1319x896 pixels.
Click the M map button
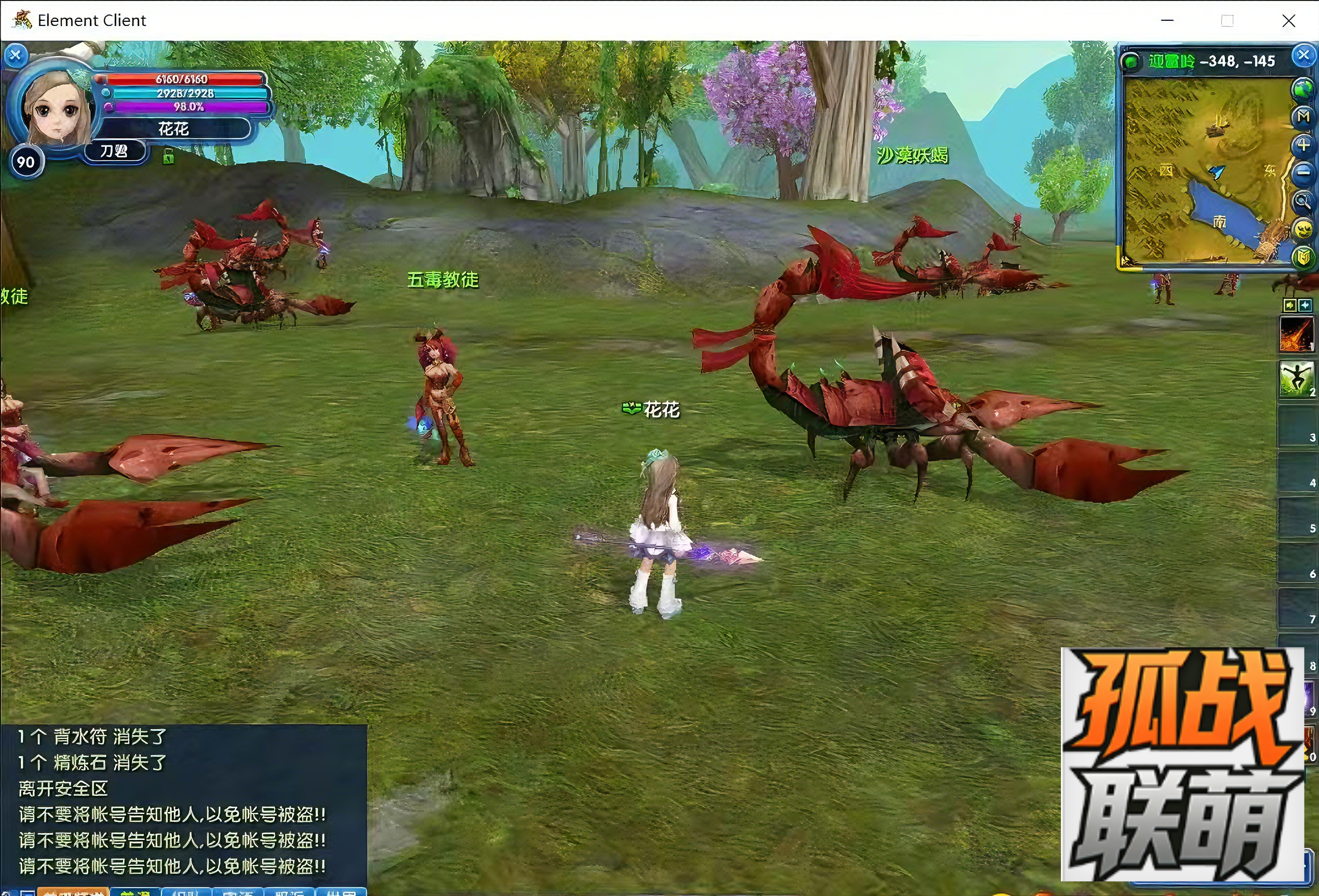click(x=1302, y=117)
